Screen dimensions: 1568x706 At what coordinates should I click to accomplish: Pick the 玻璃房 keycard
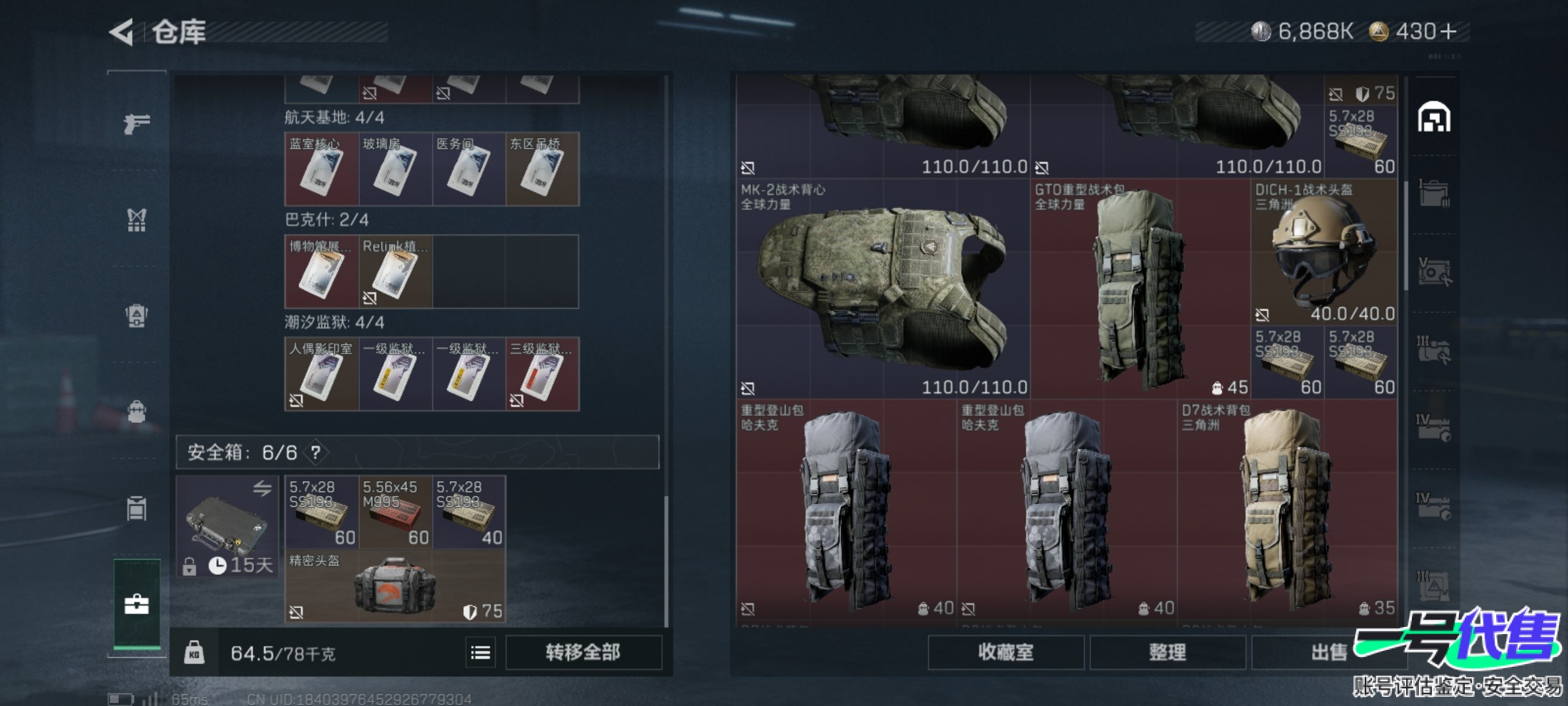(x=395, y=169)
